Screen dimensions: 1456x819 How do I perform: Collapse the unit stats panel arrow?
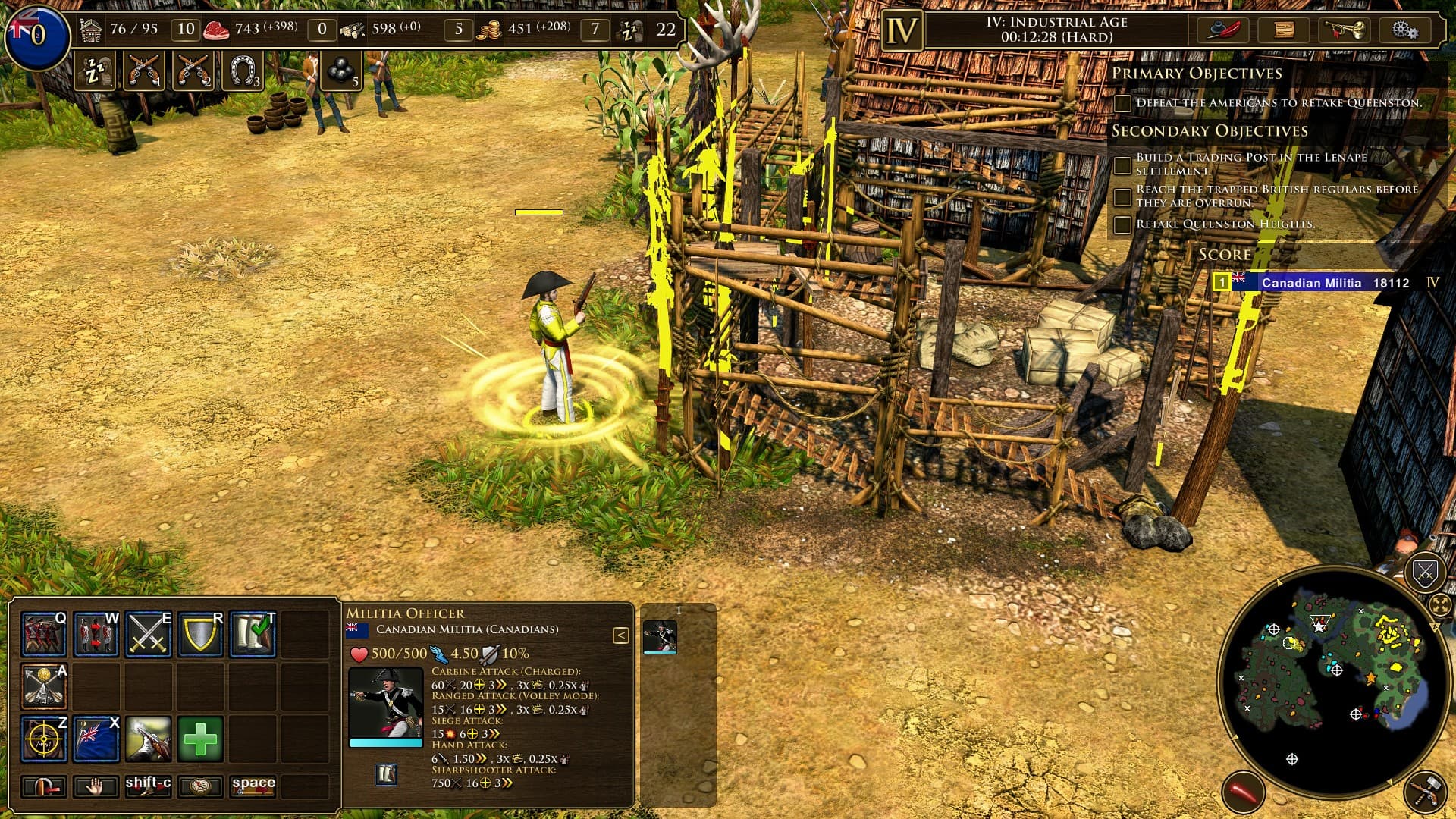(620, 635)
